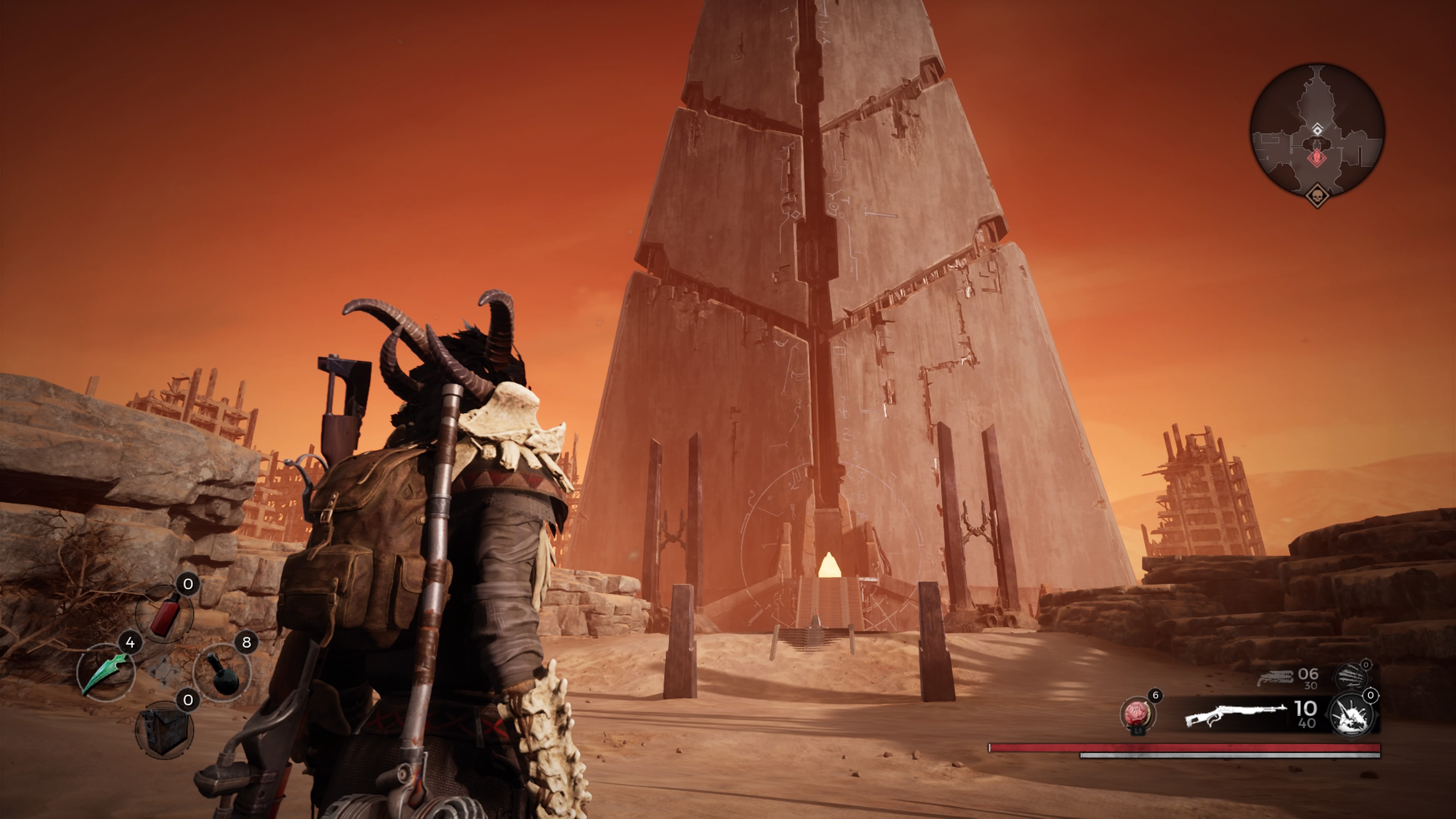Activate the explosion weapon mod icon
Screen dimensions: 1456x819
pyautogui.click(x=1351, y=715)
